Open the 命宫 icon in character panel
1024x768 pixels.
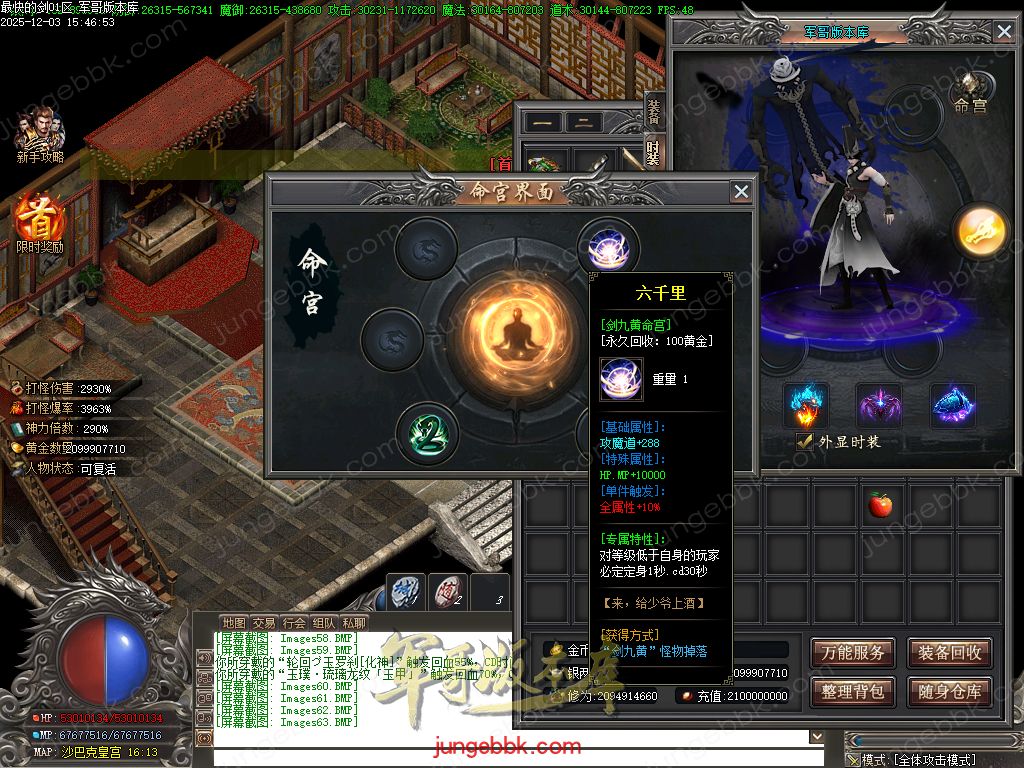click(x=969, y=90)
